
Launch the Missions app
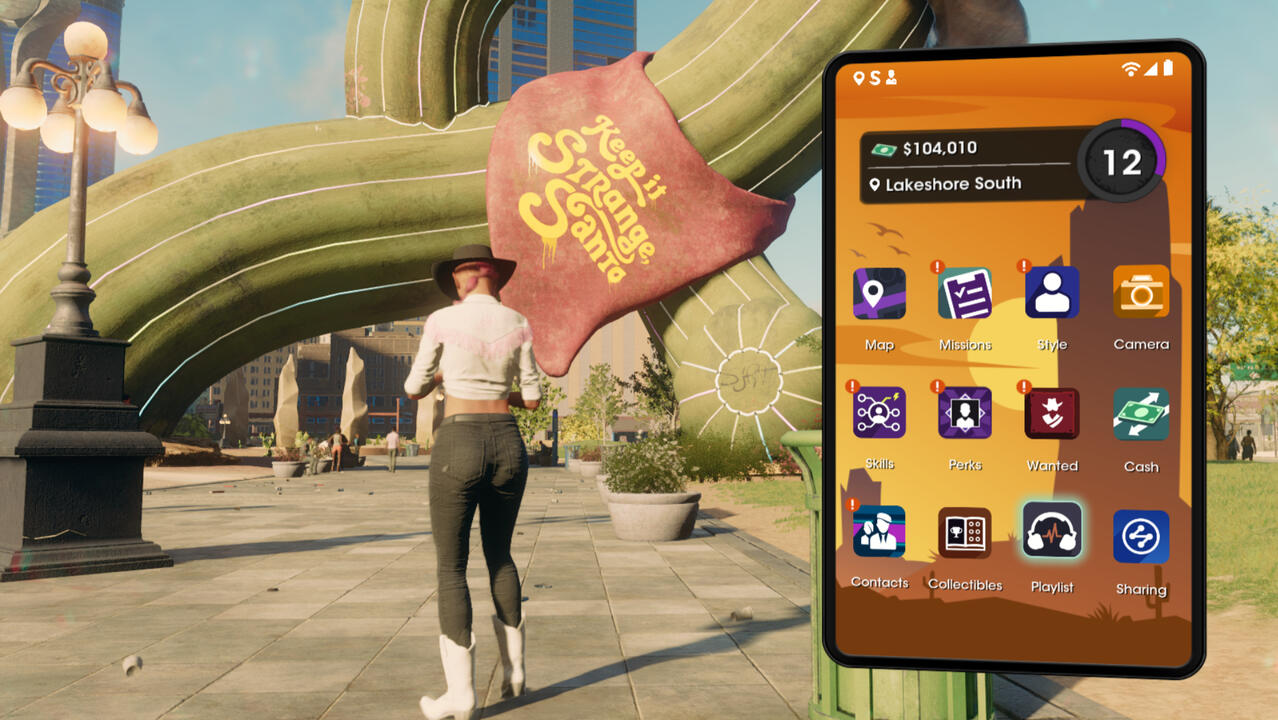[x=965, y=294]
